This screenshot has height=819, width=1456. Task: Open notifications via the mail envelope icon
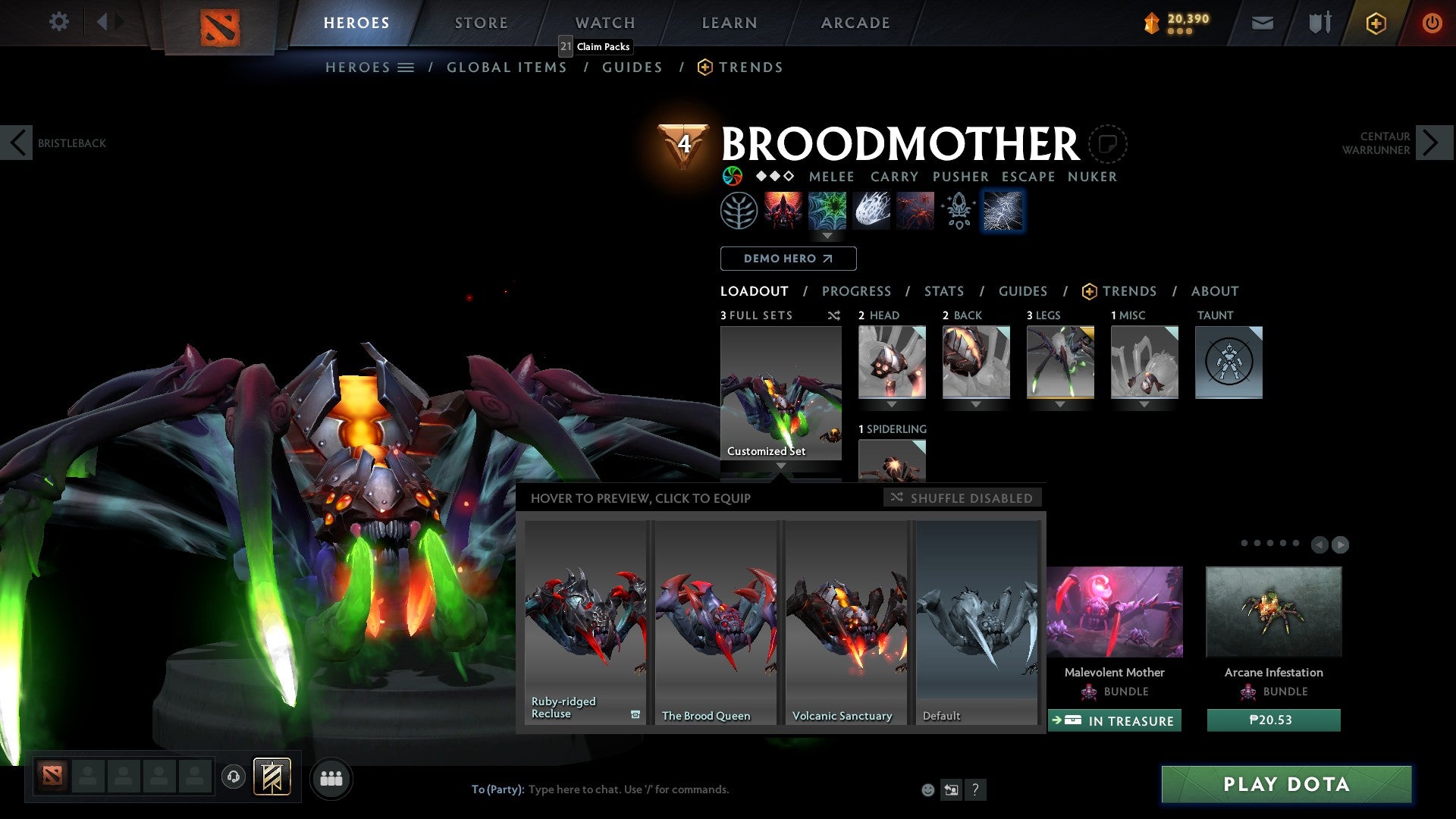1263,22
